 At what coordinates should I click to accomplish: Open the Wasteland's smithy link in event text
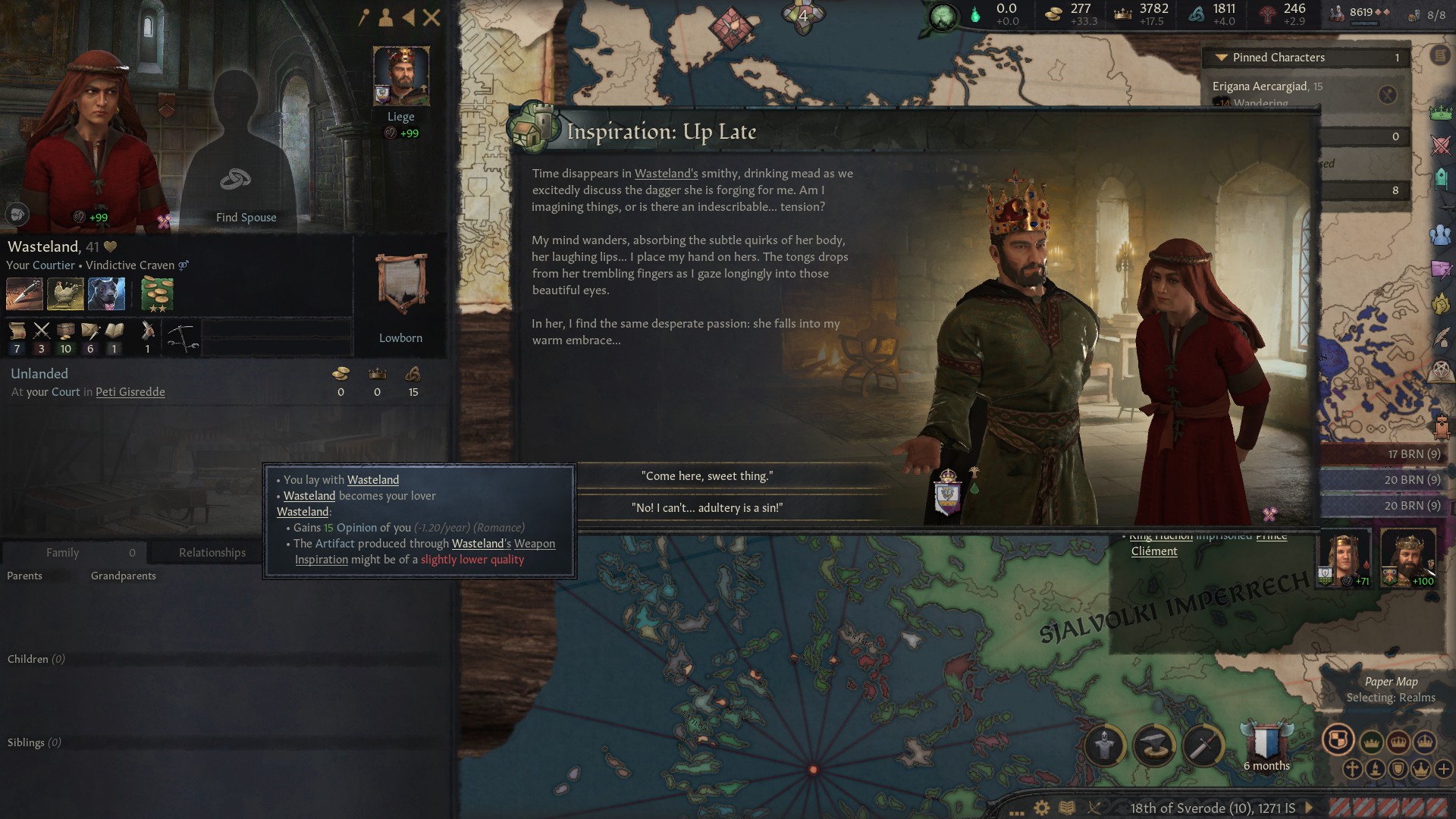pyautogui.click(x=666, y=174)
